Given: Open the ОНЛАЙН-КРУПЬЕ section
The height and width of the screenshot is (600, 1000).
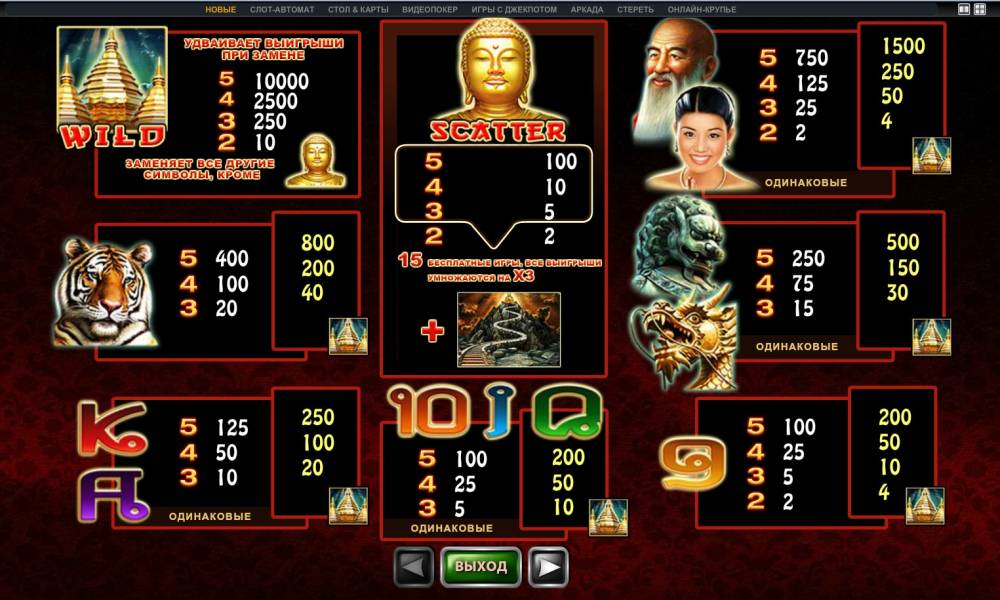Looking at the screenshot, I should click(701, 10).
